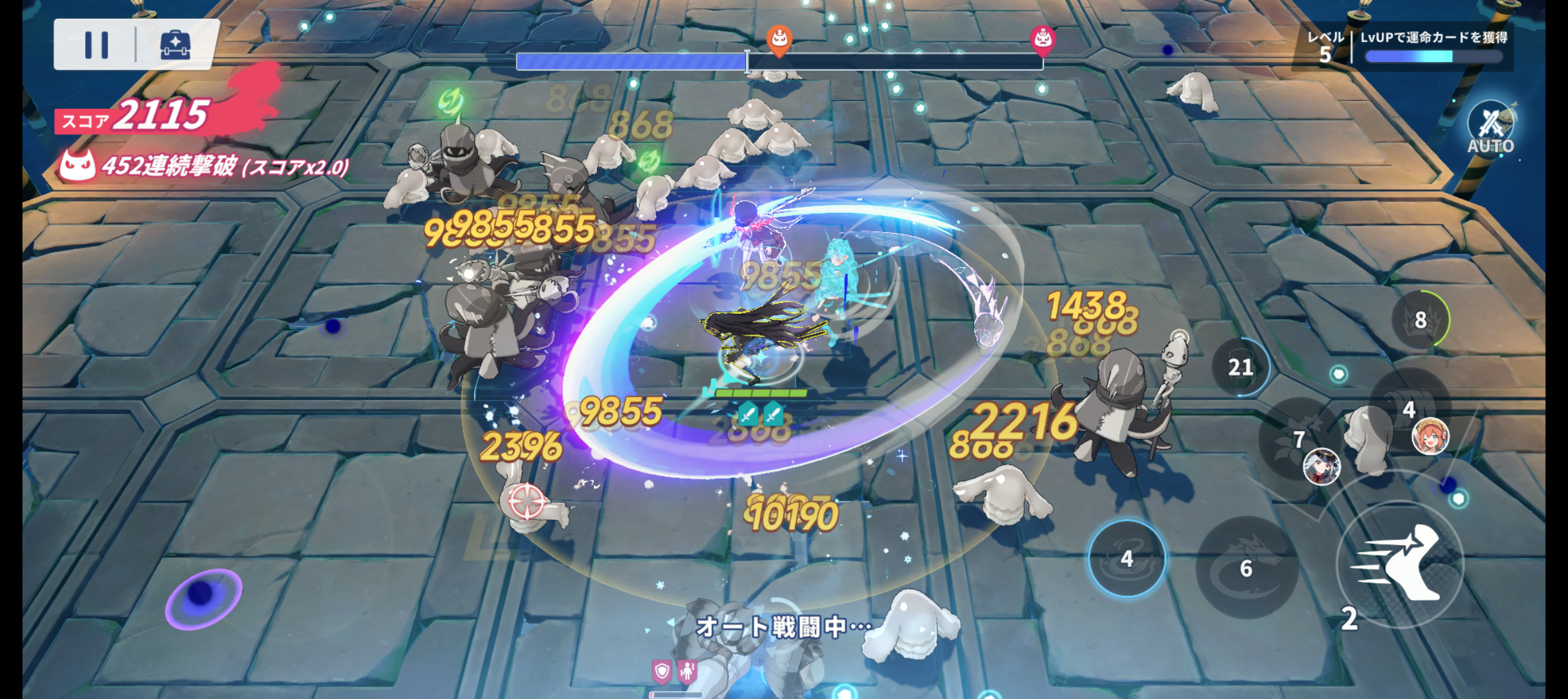Image resolution: width=1568 pixels, height=699 pixels.
Task: Trigger the blue-ringed swirl skill
Action: click(1127, 558)
